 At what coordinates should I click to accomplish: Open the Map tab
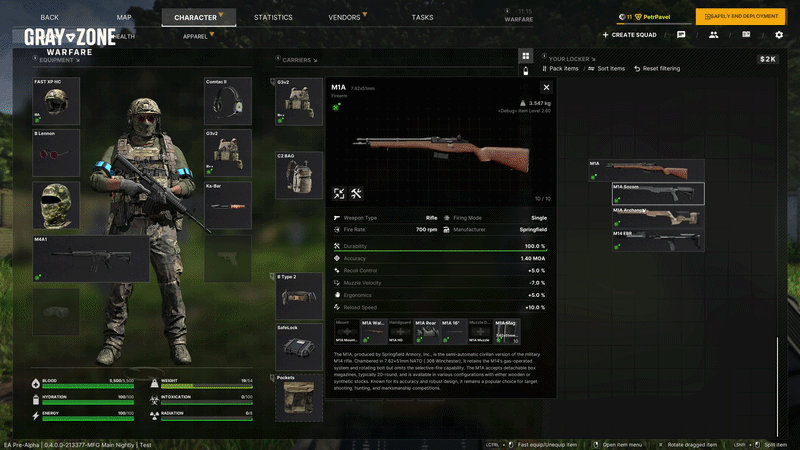[124, 17]
